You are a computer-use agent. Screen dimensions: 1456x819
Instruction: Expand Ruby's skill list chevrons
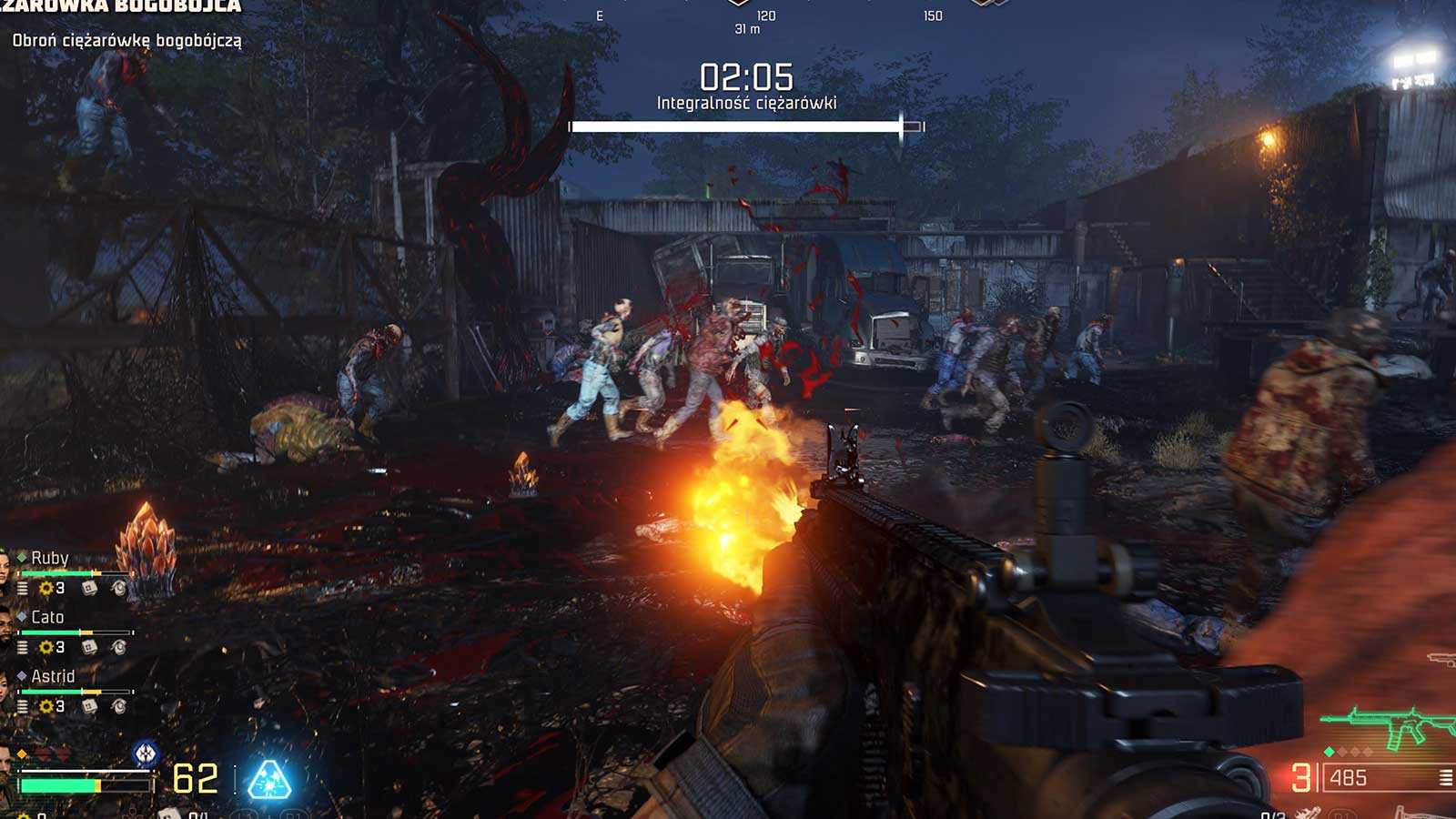pyautogui.click(x=22, y=589)
